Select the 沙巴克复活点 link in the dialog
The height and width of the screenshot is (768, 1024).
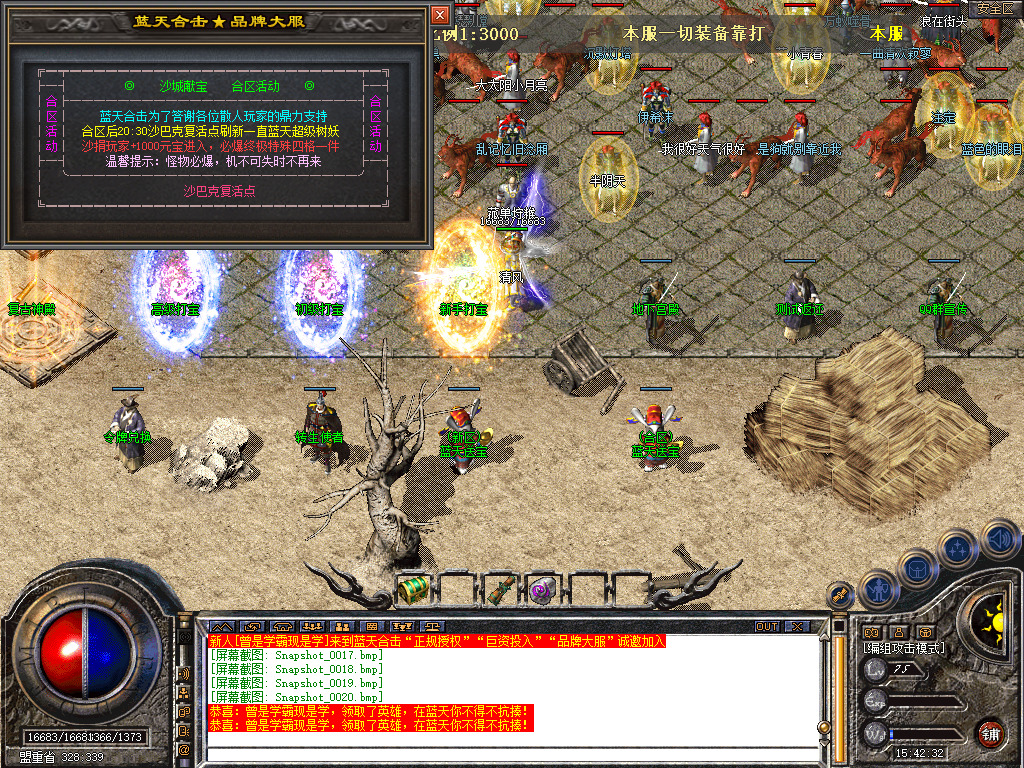point(219,191)
